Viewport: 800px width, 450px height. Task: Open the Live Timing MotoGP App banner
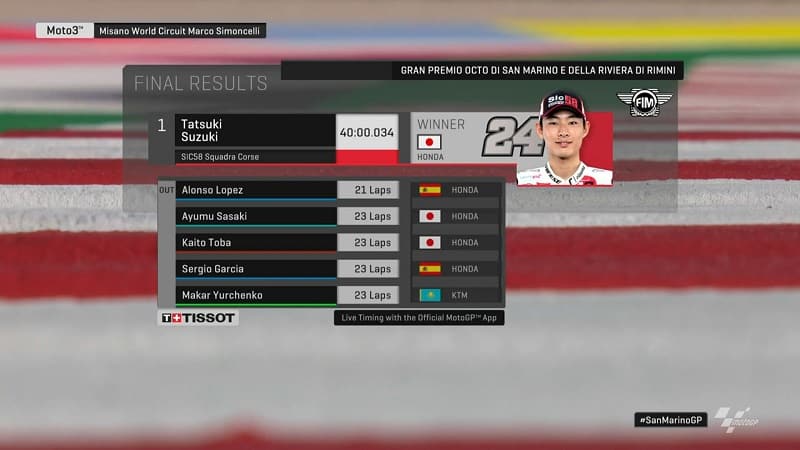(x=418, y=318)
